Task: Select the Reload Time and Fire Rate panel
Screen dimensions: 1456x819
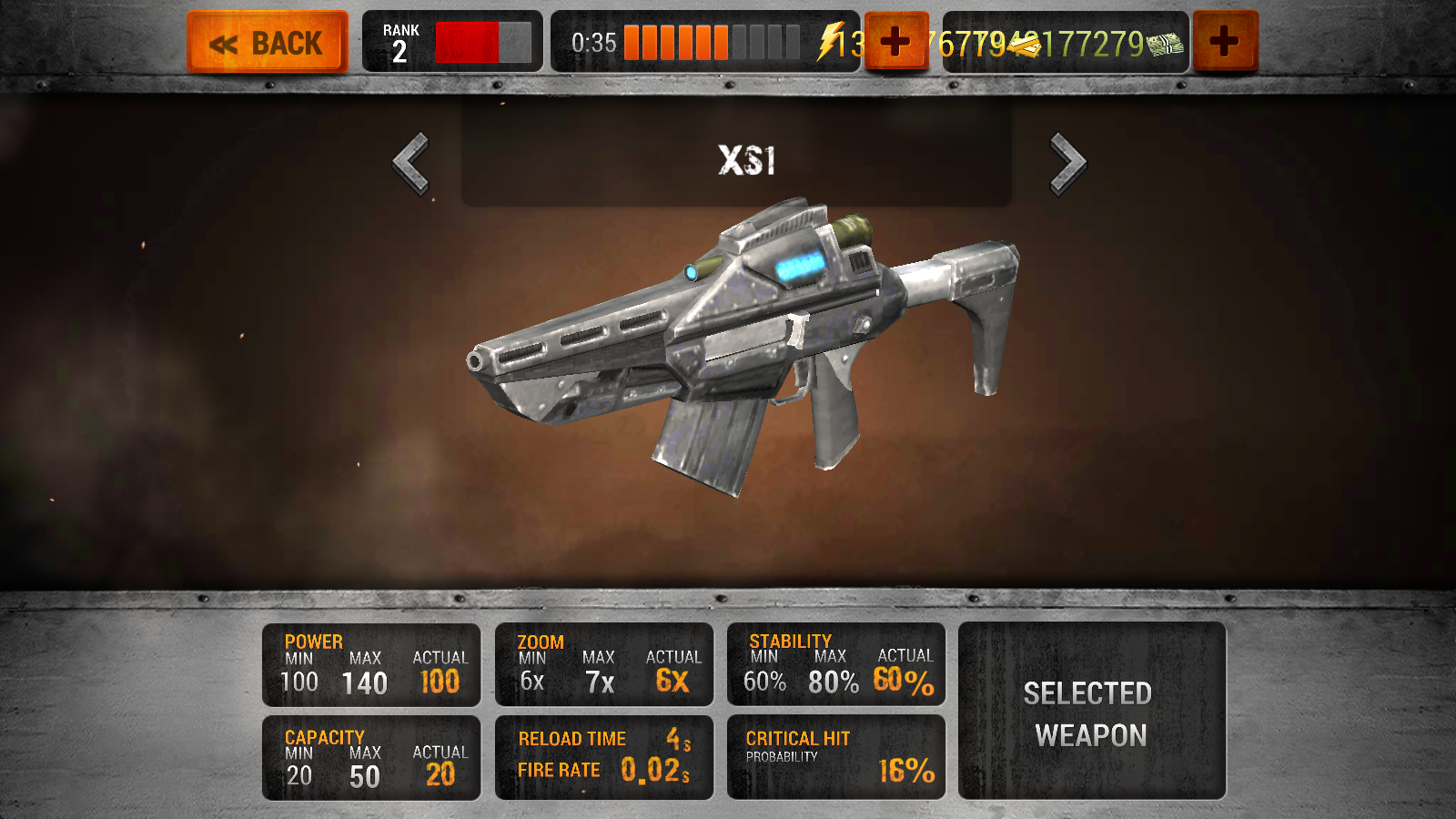Action: pos(604,758)
